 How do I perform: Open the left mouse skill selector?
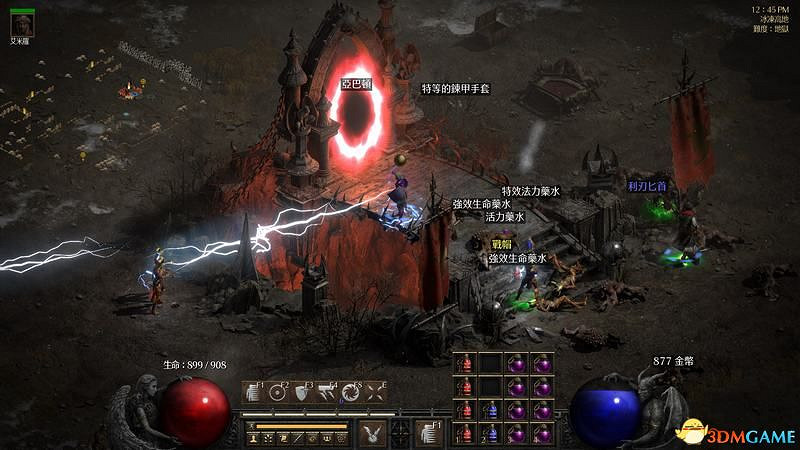(x=372, y=432)
